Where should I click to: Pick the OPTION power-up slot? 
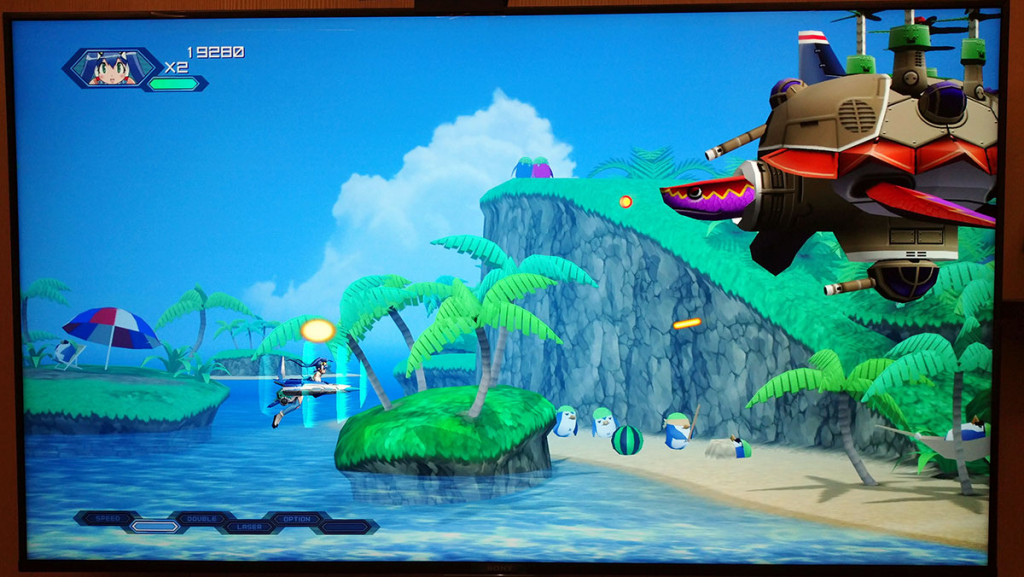tap(296, 519)
